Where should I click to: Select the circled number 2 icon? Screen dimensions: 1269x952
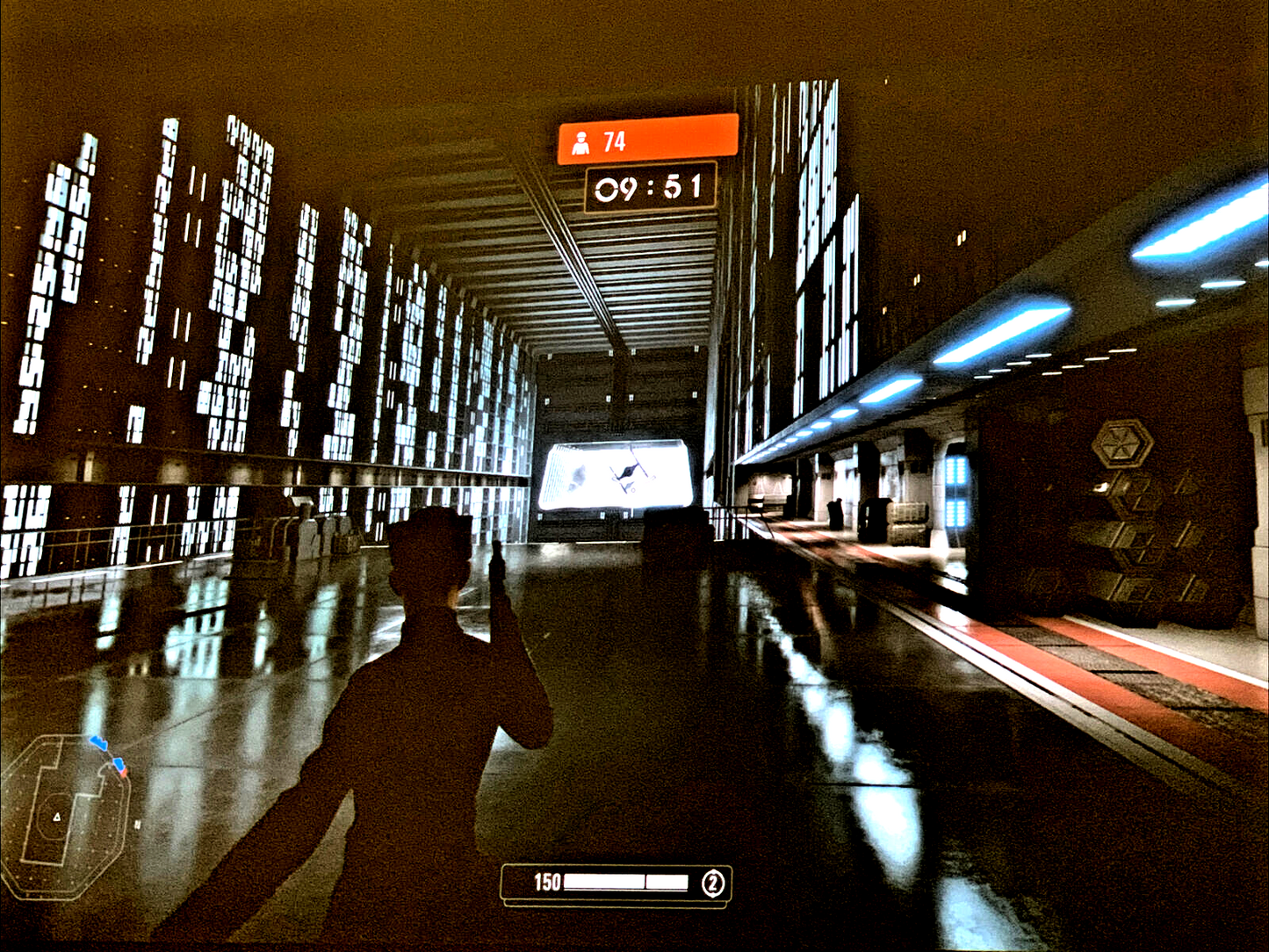click(x=712, y=883)
